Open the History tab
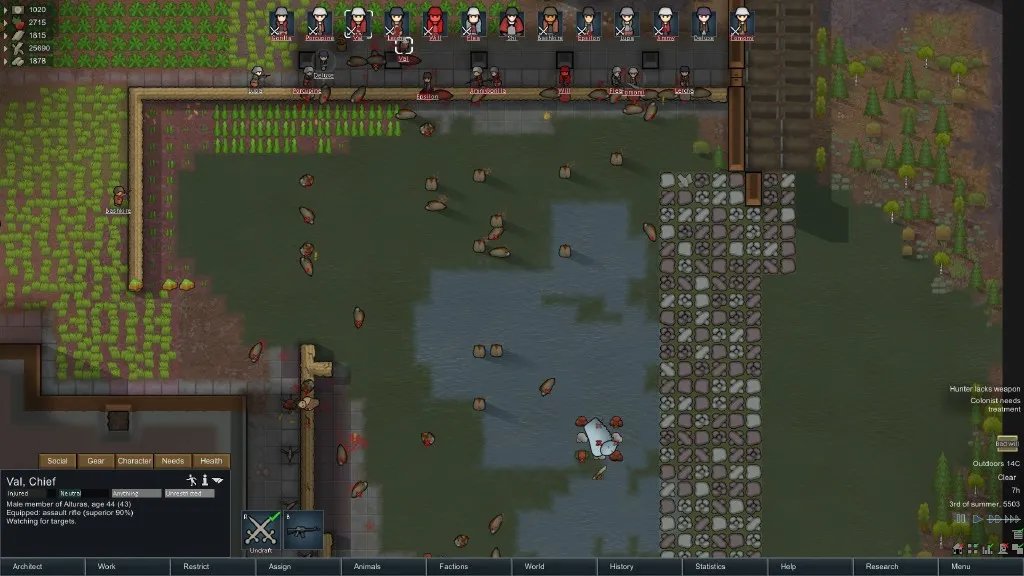 [621, 567]
